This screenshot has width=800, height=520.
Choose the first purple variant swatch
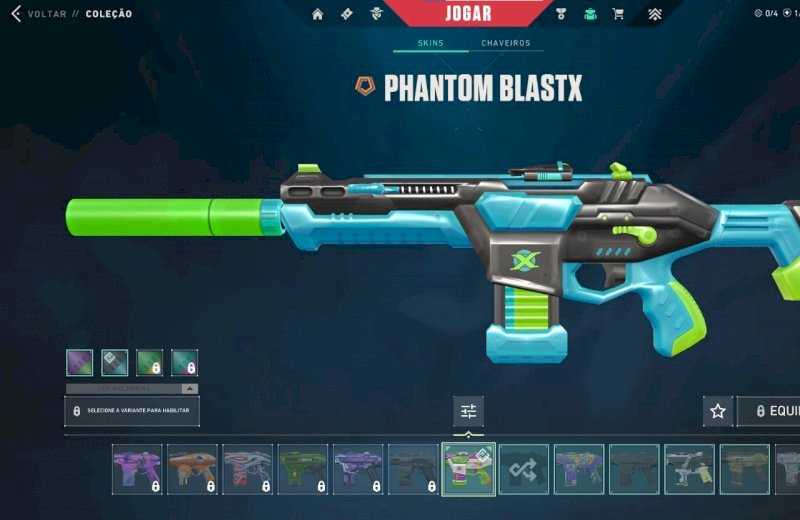(80, 362)
